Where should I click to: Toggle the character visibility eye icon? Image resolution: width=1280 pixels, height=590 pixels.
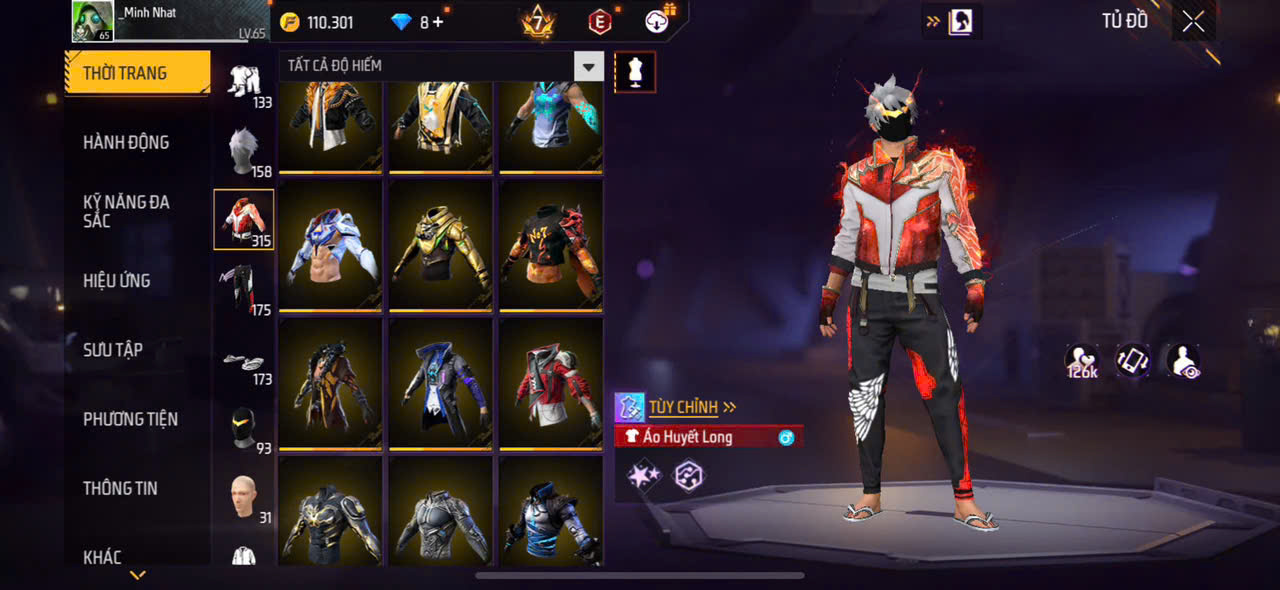[x=1184, y=362]
